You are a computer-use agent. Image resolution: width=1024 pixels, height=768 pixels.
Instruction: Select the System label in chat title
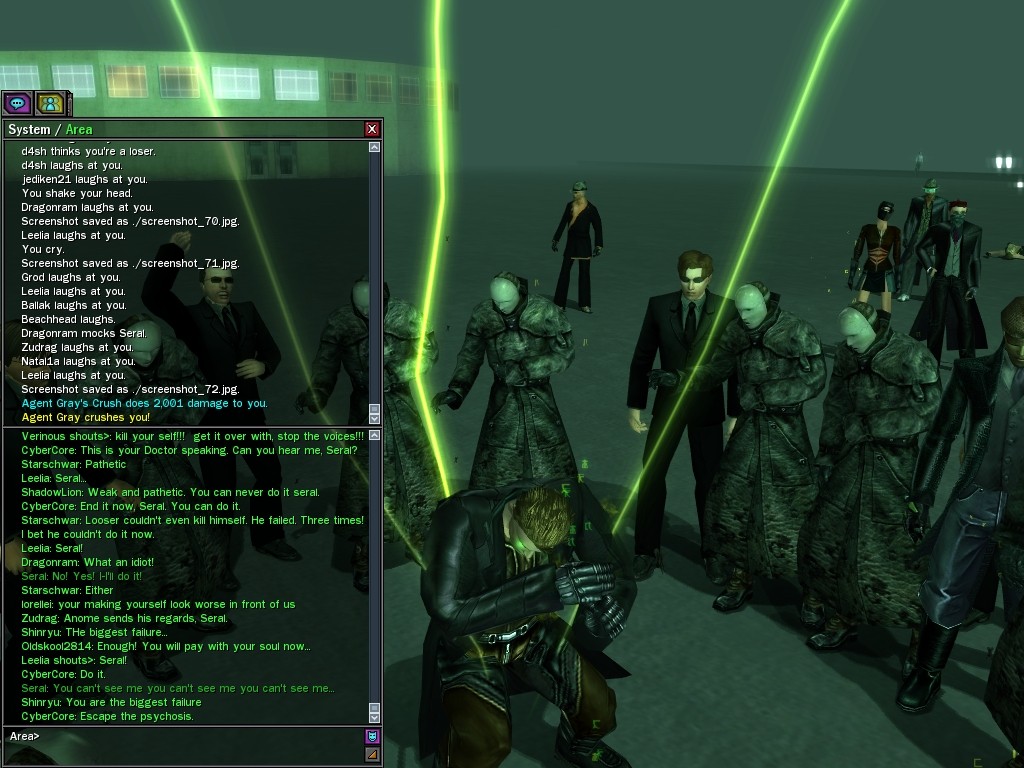click(29, 130)
